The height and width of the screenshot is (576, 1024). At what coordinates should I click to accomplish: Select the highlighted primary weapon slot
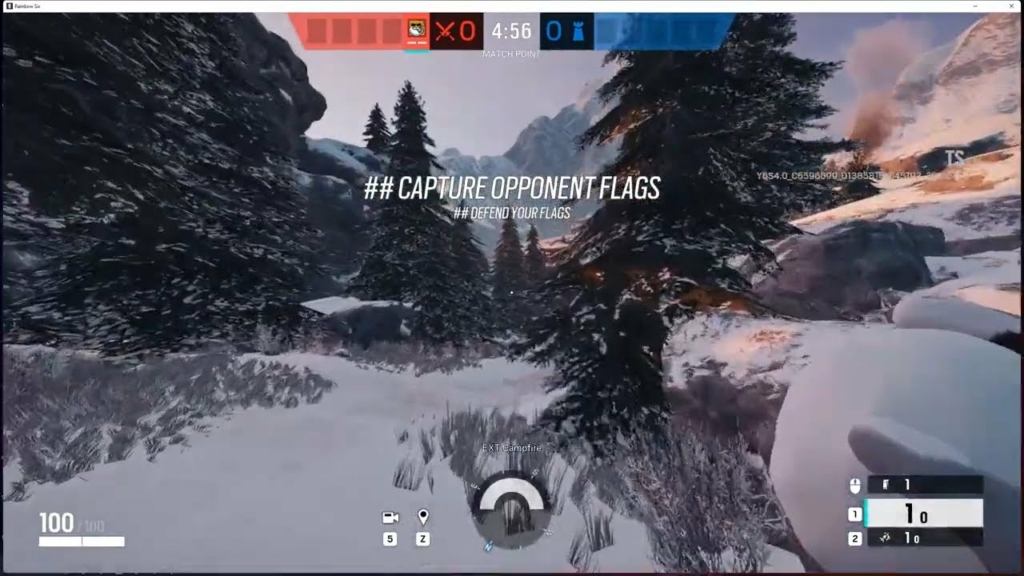[922, 514]
